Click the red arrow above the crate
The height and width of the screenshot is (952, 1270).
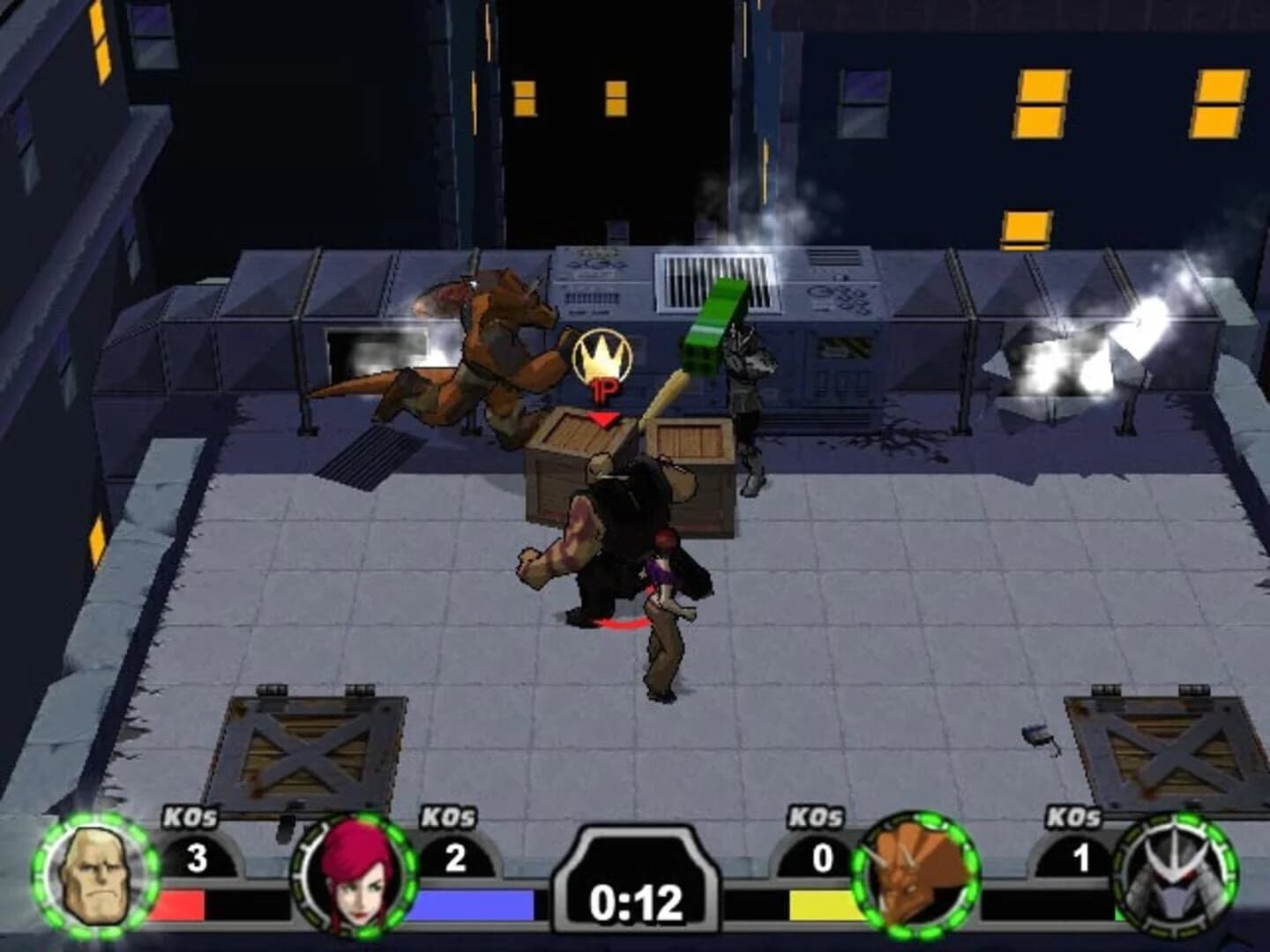click(602, 416)
